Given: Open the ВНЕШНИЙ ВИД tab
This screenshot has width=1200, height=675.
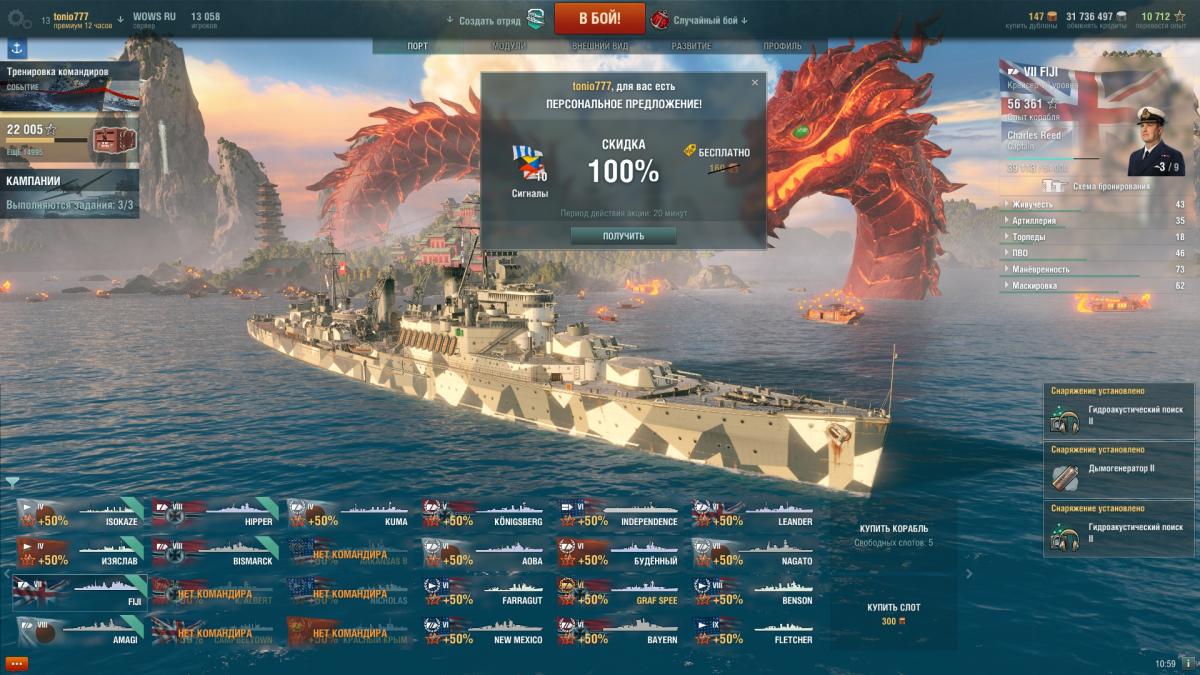Looking at the screenshot, I should point(600,46).
